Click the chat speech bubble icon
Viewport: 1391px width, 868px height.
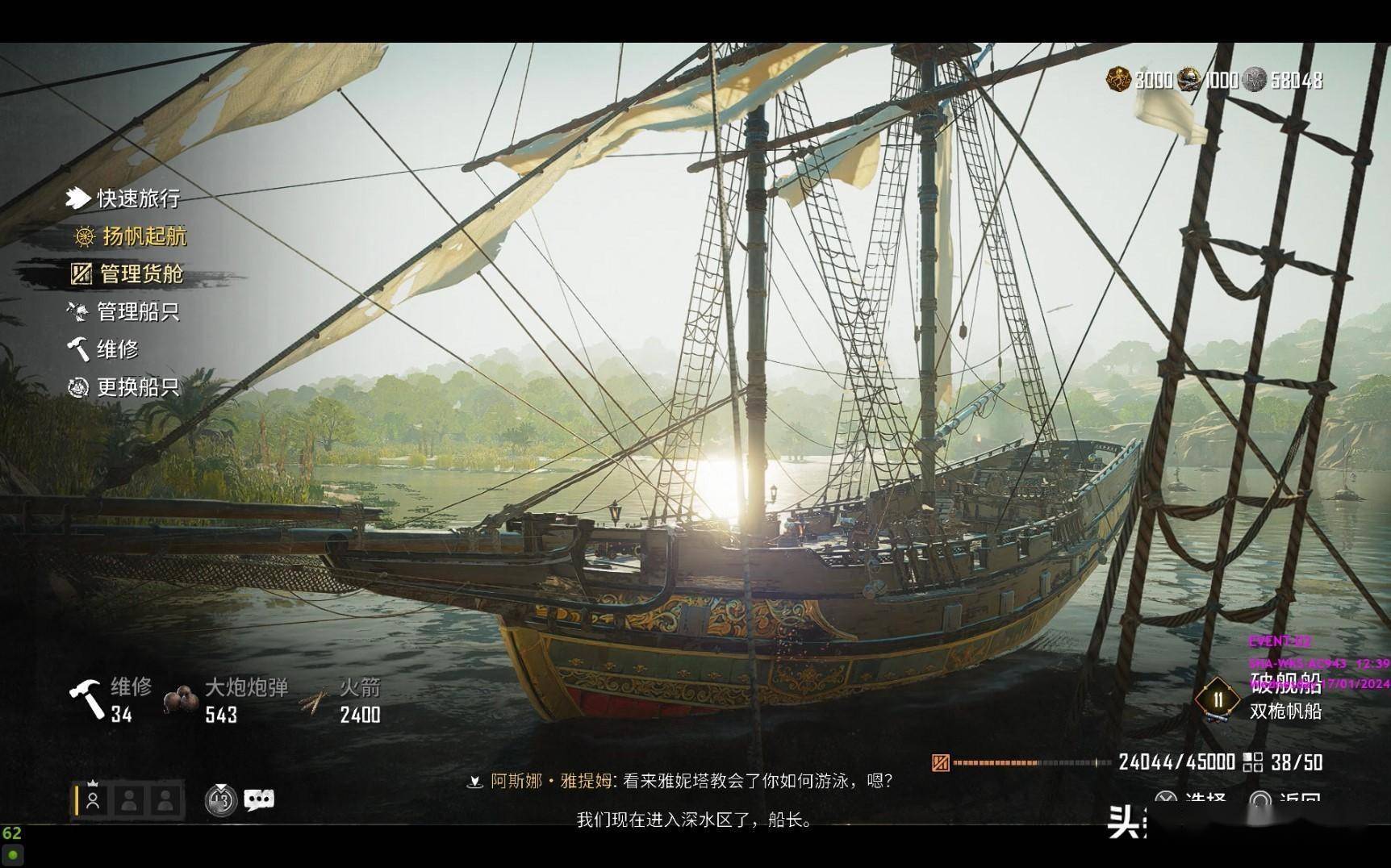[x=259, y=799]
